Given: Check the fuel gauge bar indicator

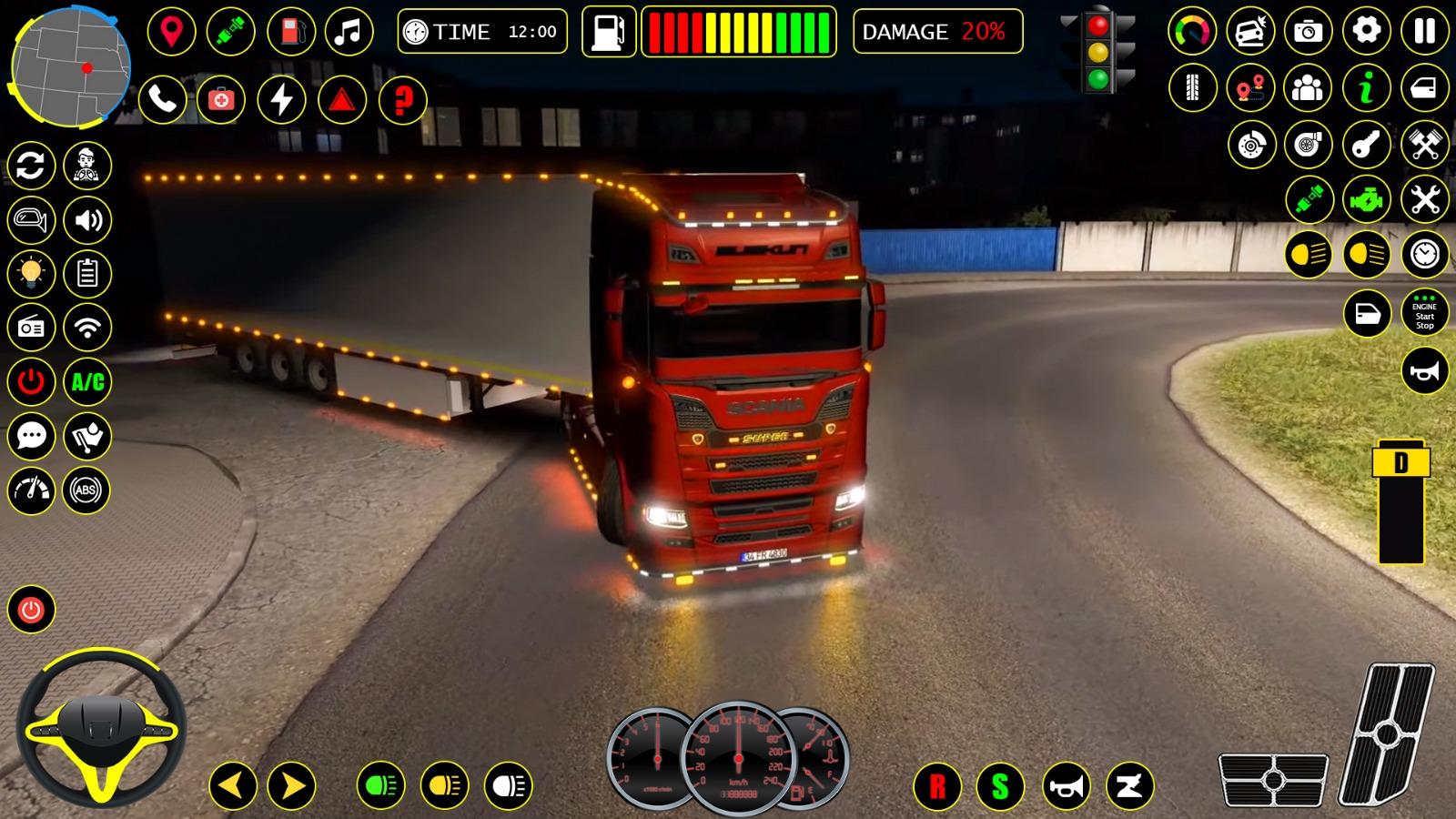Looking at the screenshot, I should pyautogui.click(x=737, y=32).
